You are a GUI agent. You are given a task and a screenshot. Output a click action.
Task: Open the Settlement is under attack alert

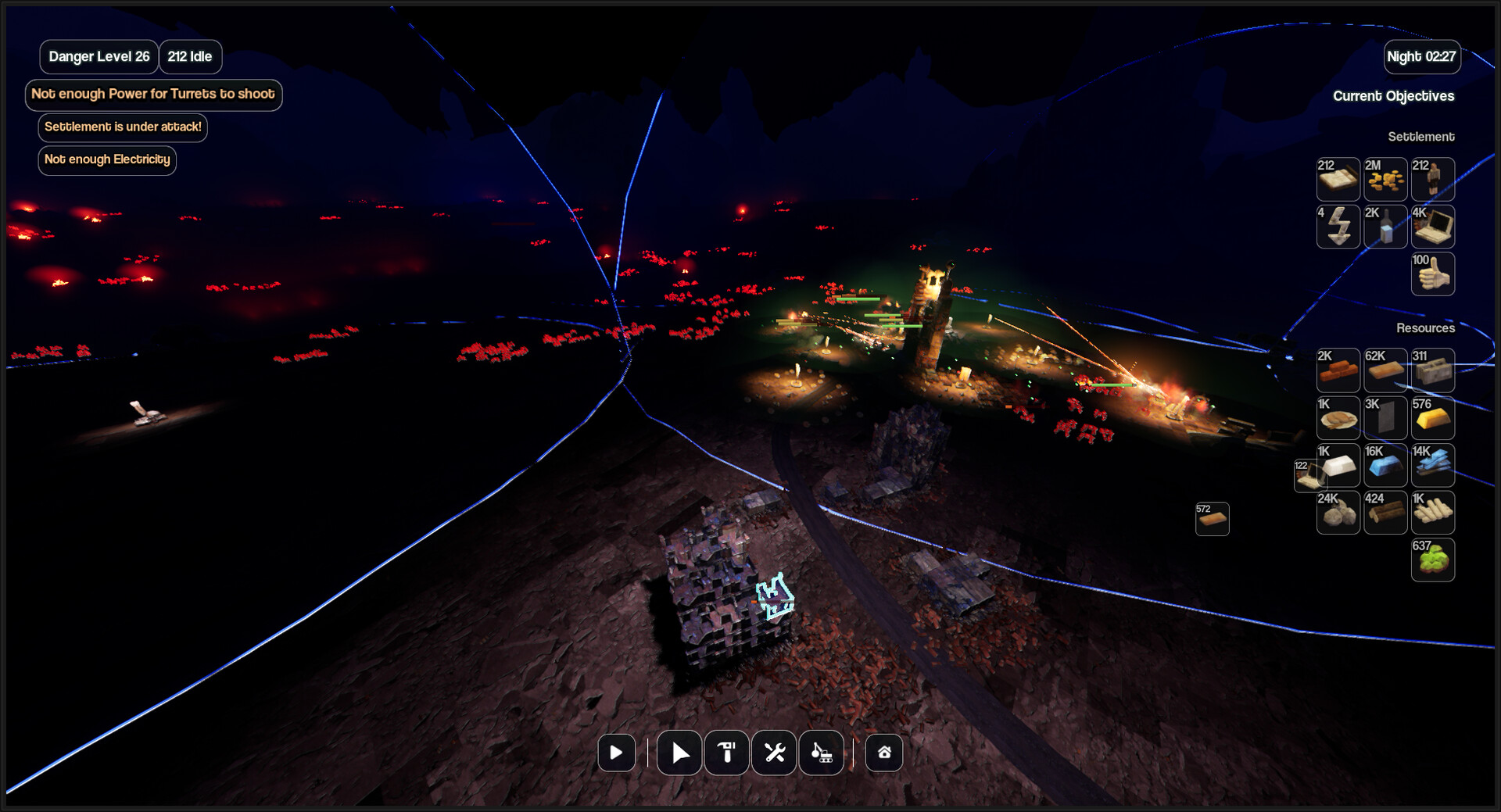123,127
